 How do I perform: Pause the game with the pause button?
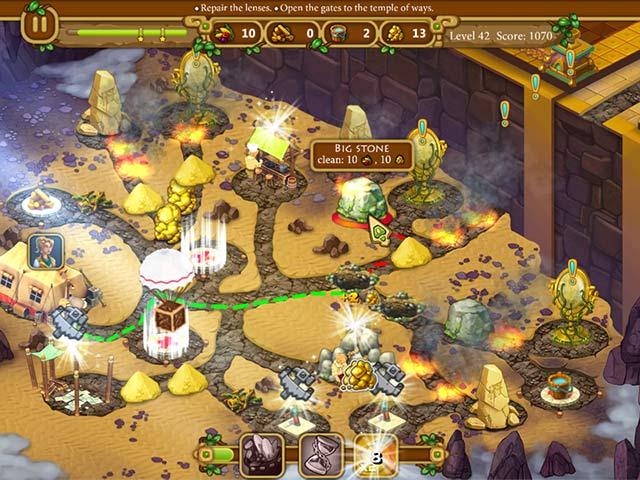39,24
